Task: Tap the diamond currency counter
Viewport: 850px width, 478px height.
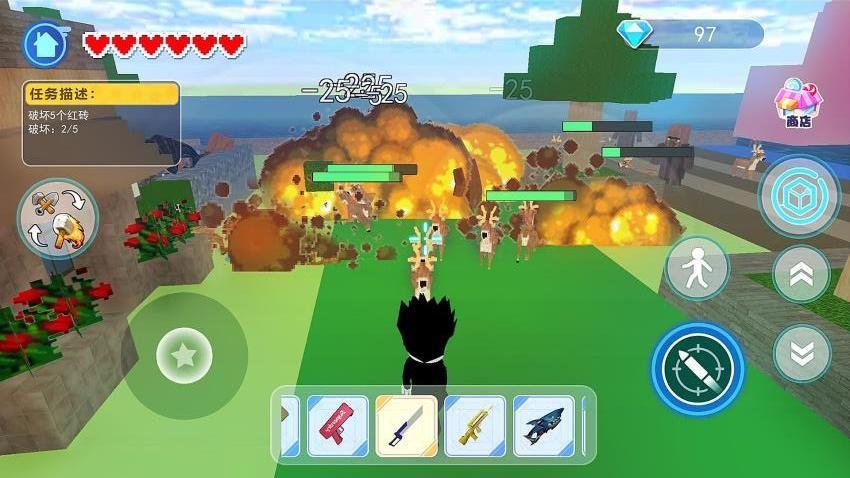Action: (x=690, y=34)
